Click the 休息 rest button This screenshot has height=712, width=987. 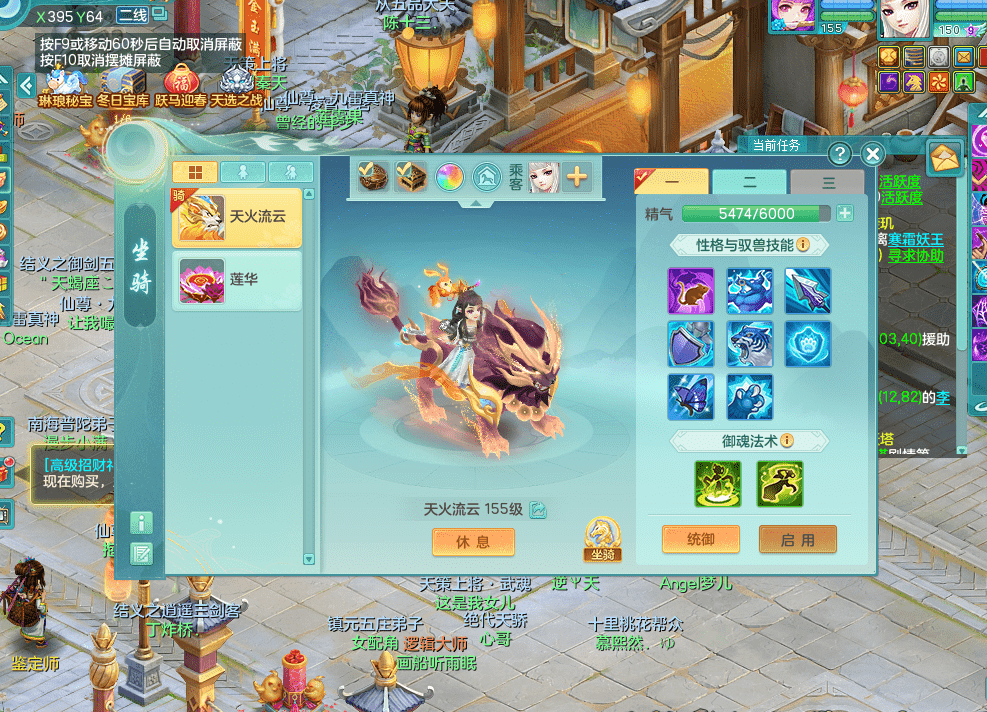pyautogui.click(x=473, y=541)
